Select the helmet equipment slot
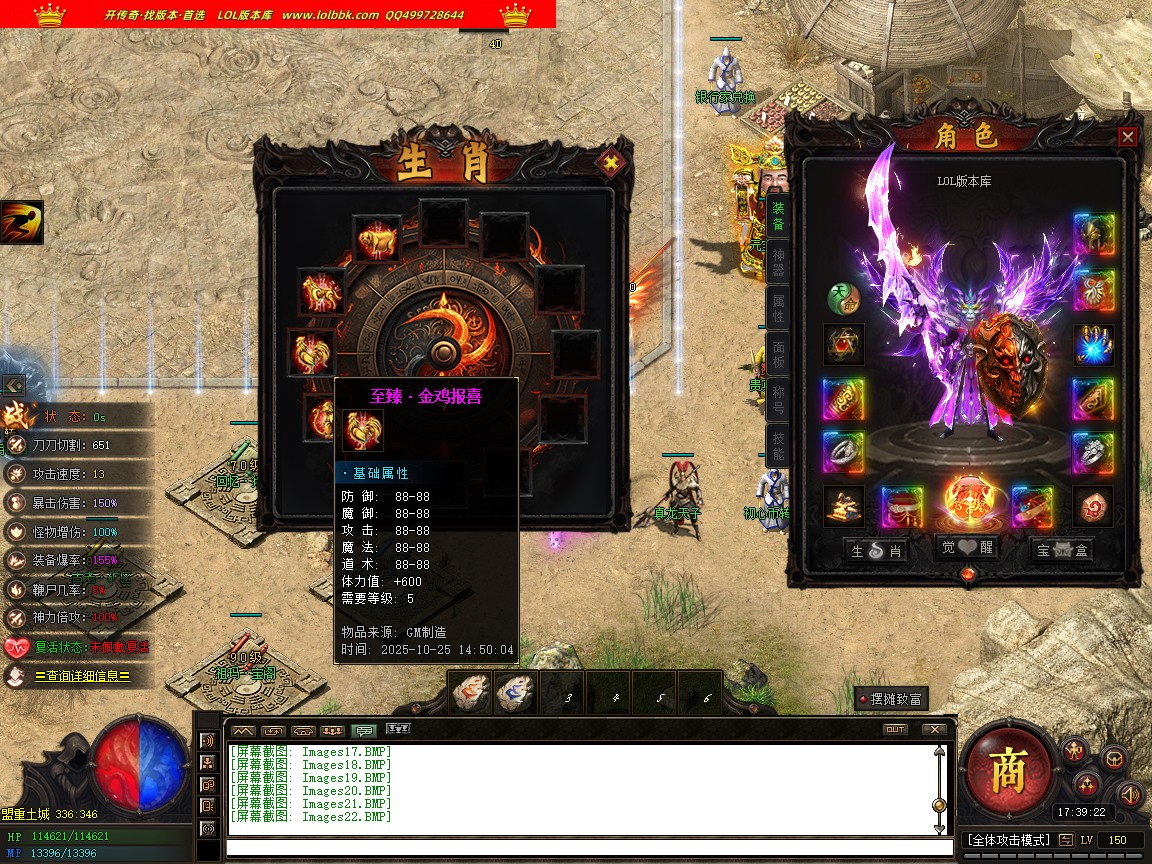 click(x=1093, y=235)
